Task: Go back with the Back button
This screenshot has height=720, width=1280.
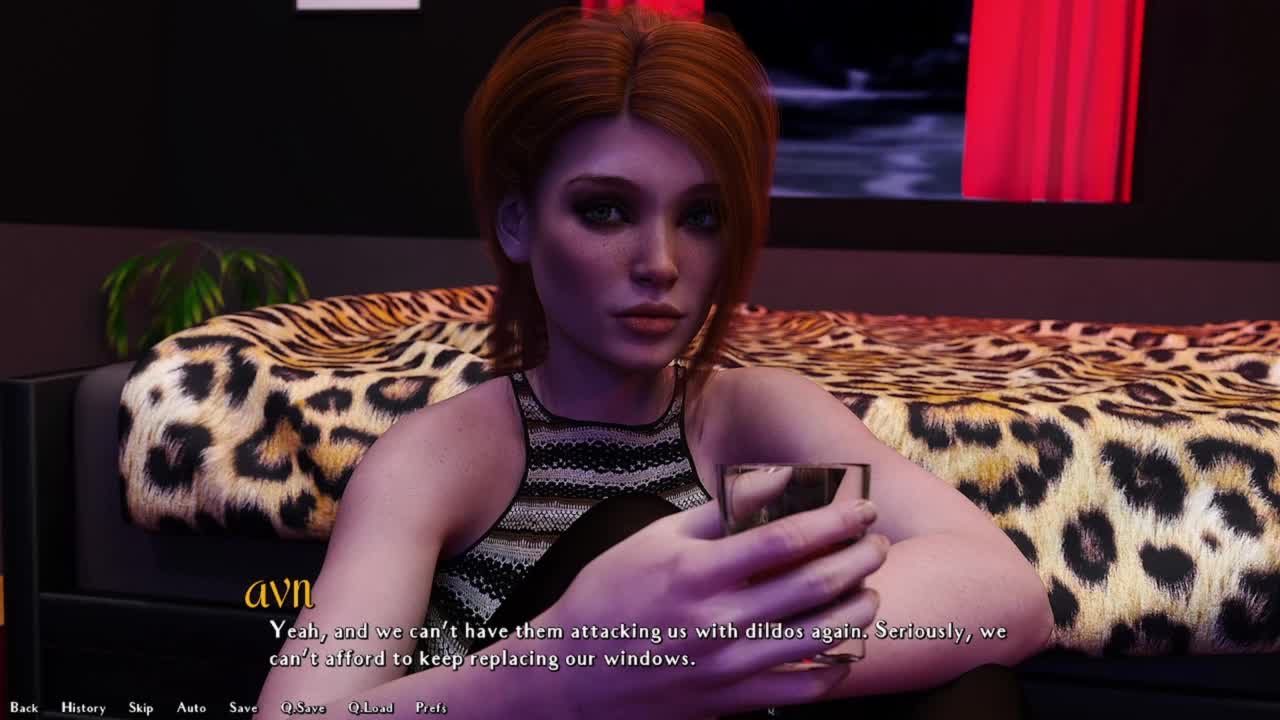Action: [24, 708]
